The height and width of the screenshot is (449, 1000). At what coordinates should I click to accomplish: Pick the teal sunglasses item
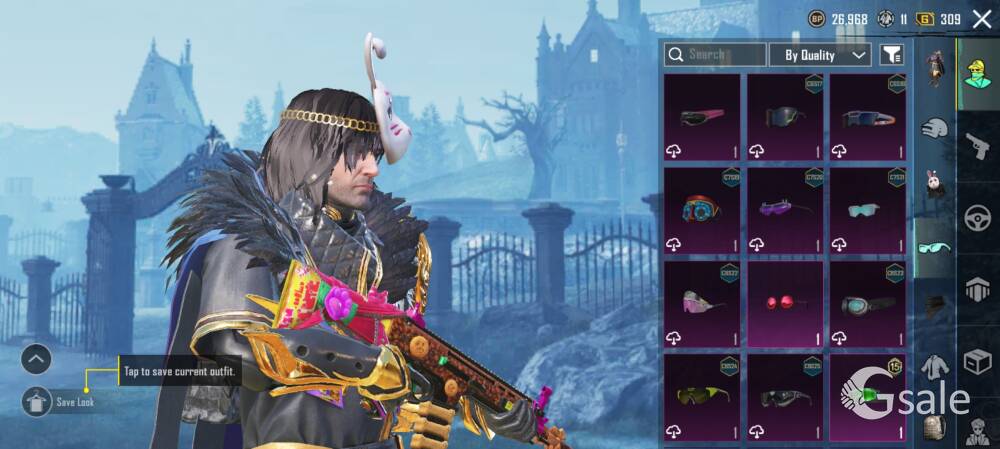pyautogui.click(x=867, y=210)
